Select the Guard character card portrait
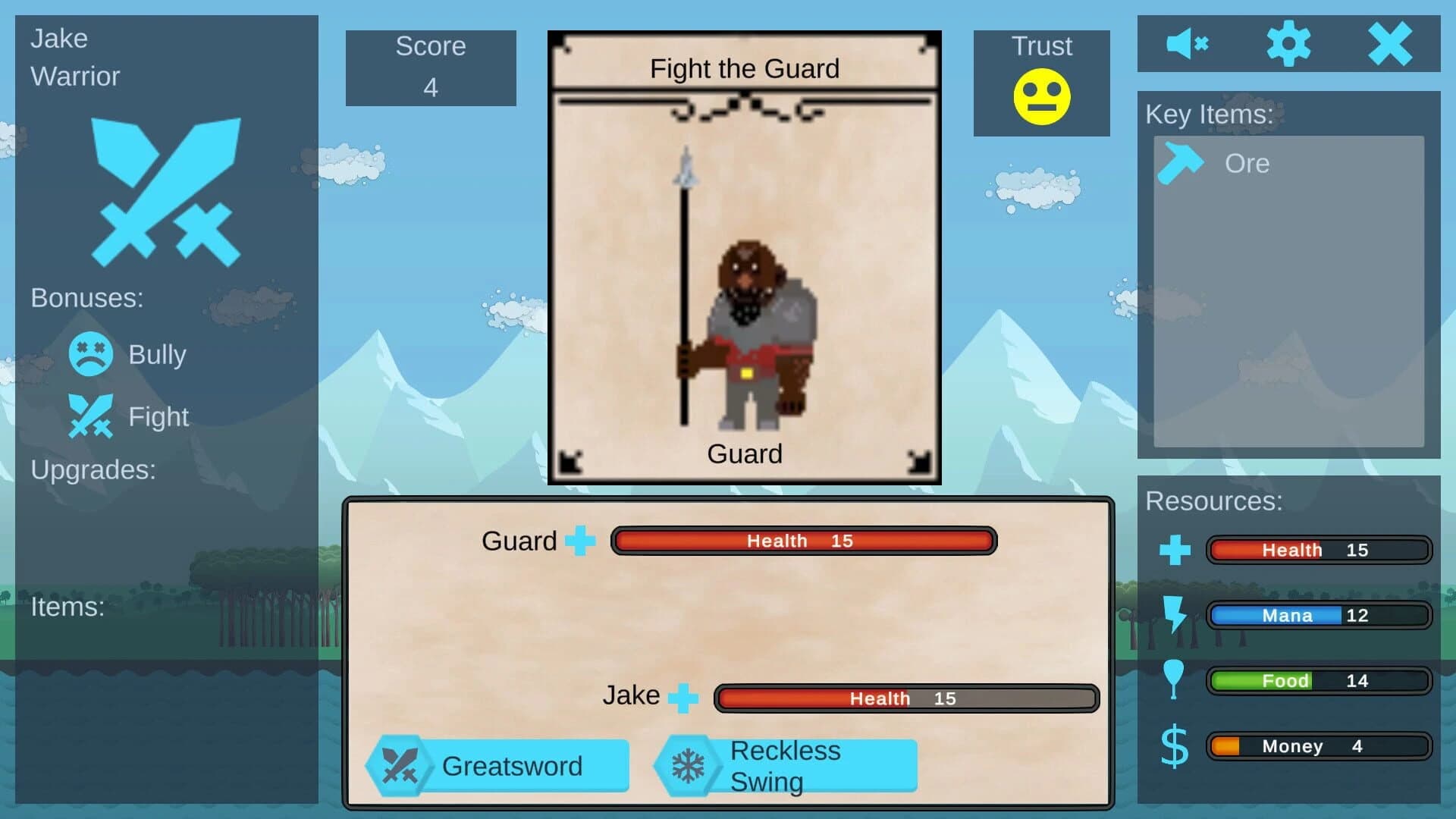 pos(744,326)
